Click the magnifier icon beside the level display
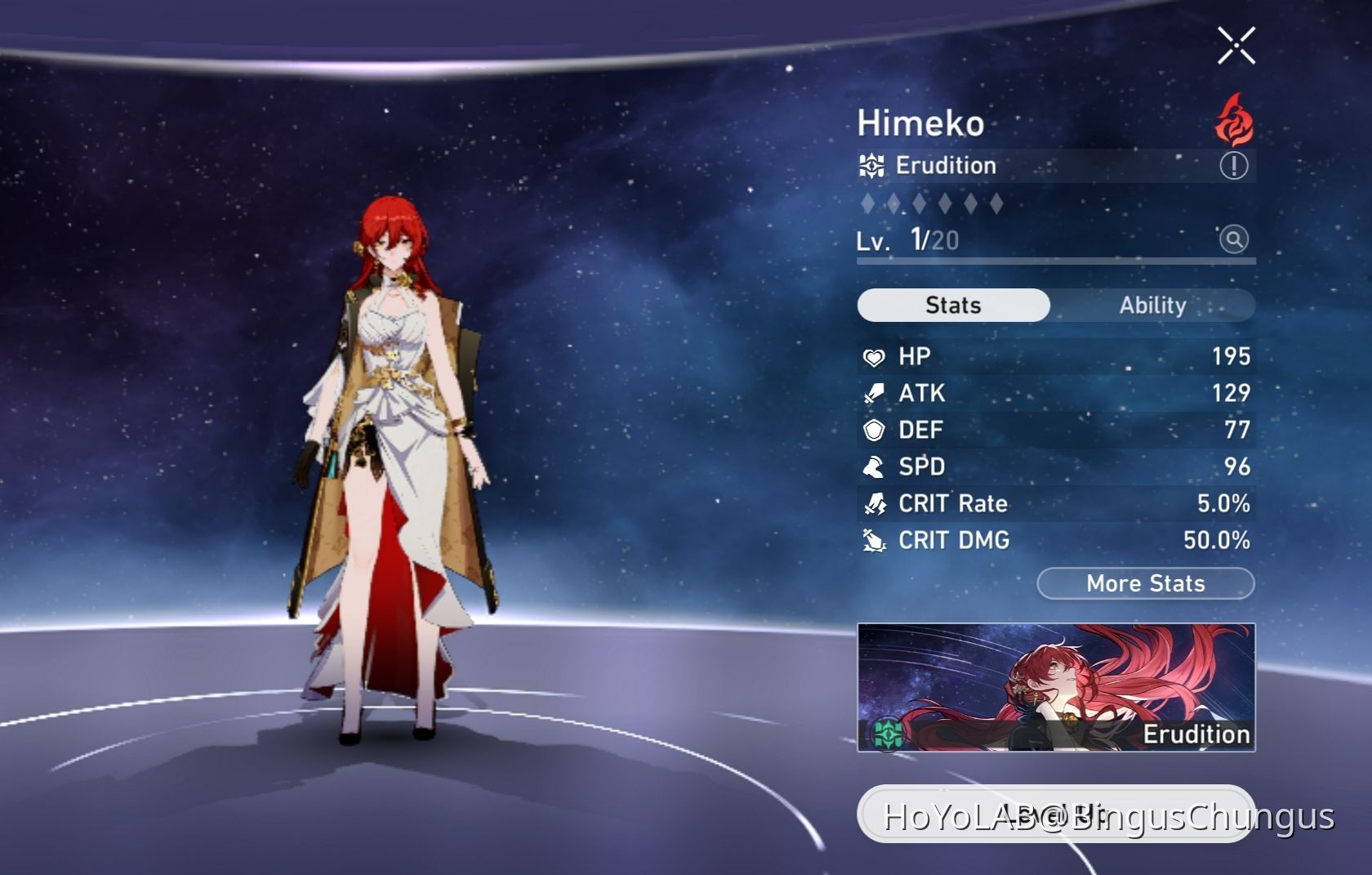Image resolution: width=1372 pixels, height=875 pixels. (1235, 241)
